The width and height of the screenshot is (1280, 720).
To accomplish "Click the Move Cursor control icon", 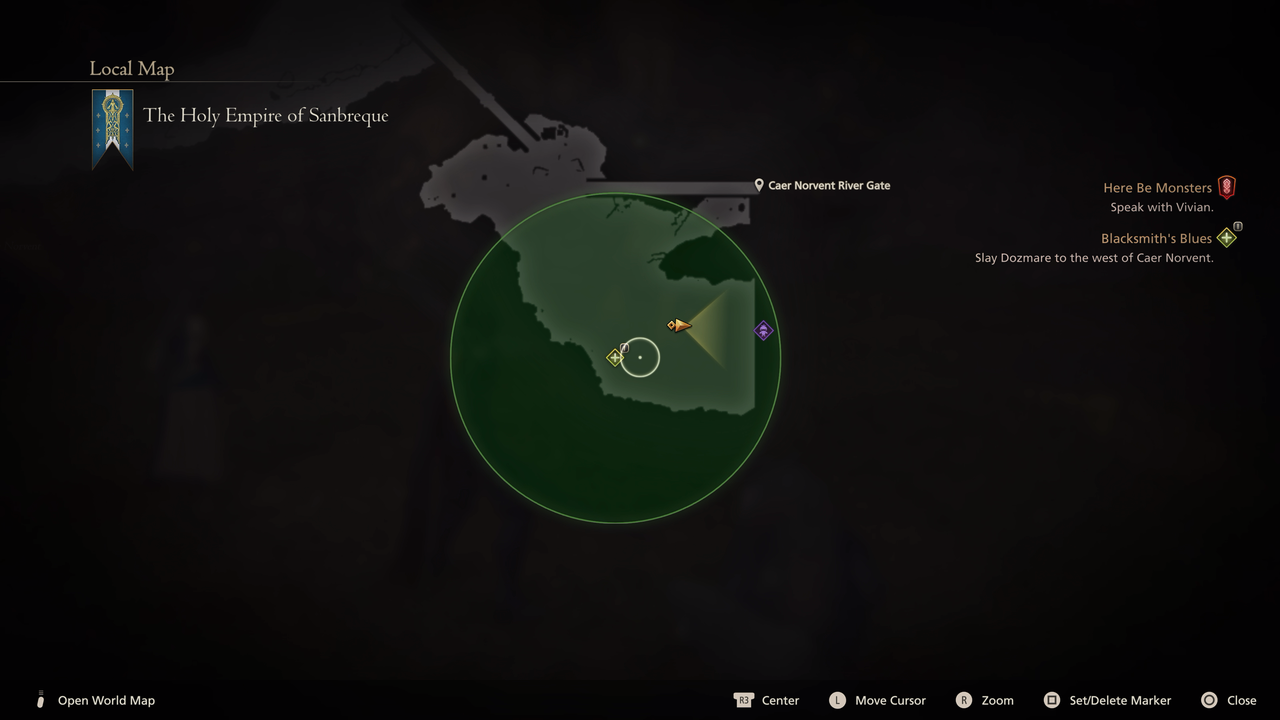I will (838, 700).
